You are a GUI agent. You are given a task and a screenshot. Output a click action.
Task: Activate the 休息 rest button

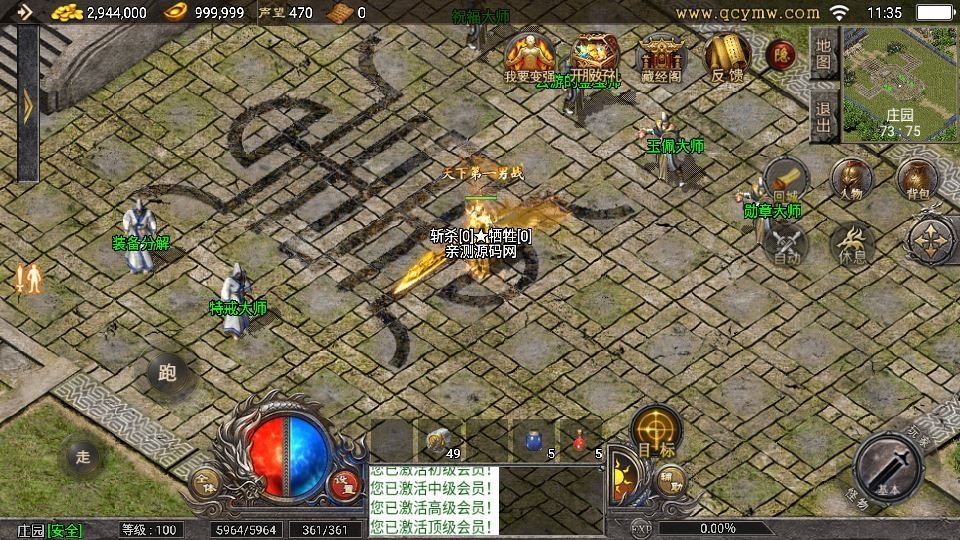pyautogui.click(x=852, y=245)
